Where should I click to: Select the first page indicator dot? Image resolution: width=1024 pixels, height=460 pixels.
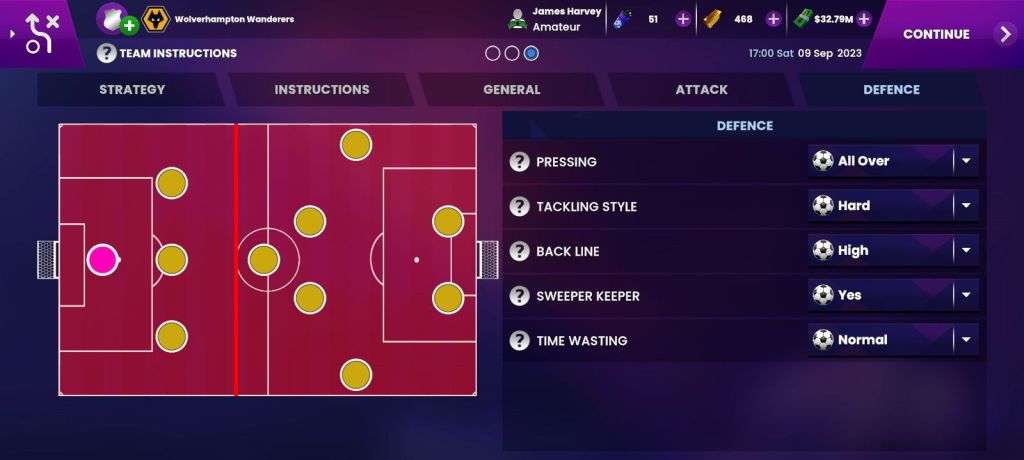(x=493, y=53)
